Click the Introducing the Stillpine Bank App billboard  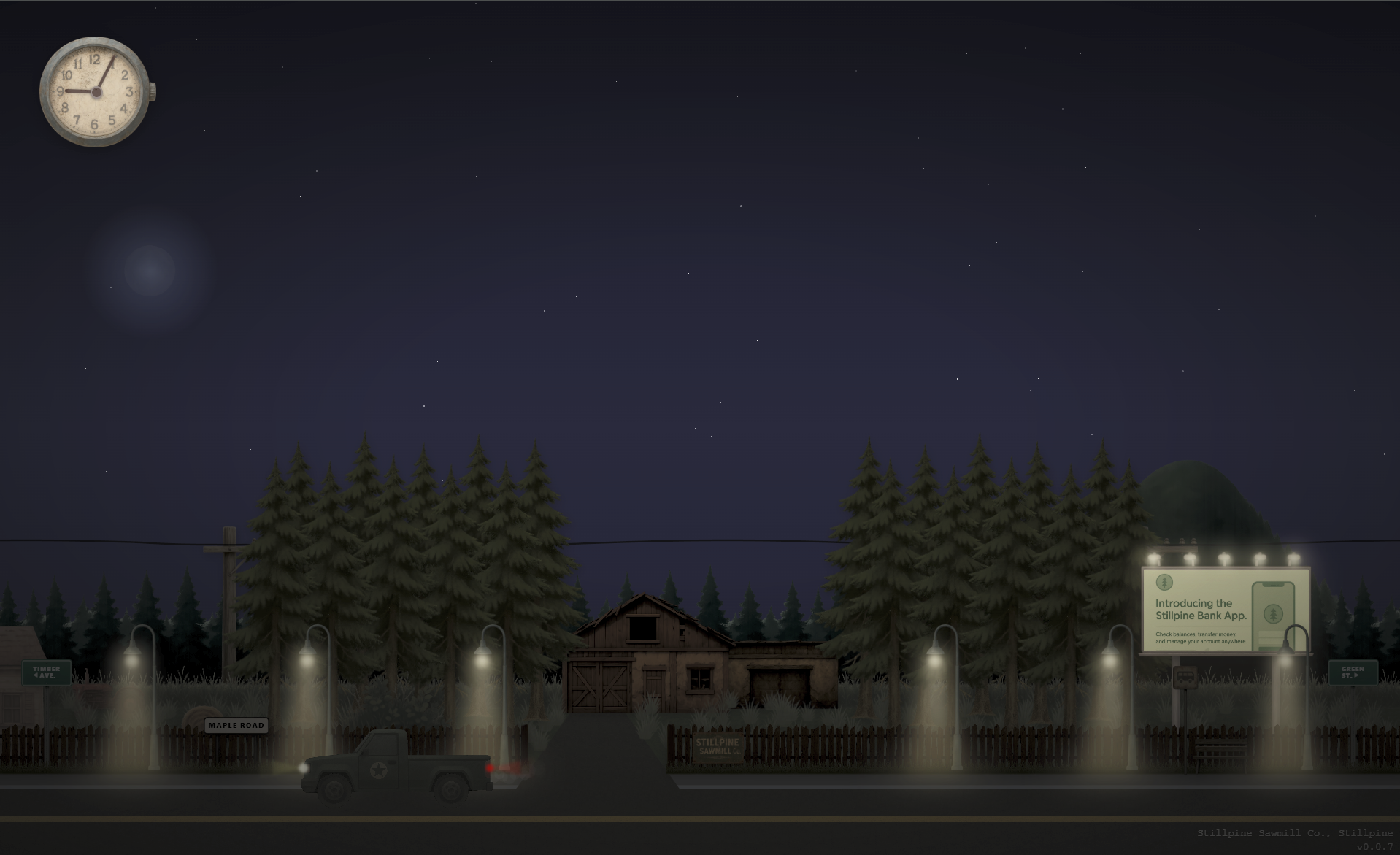1200,609
